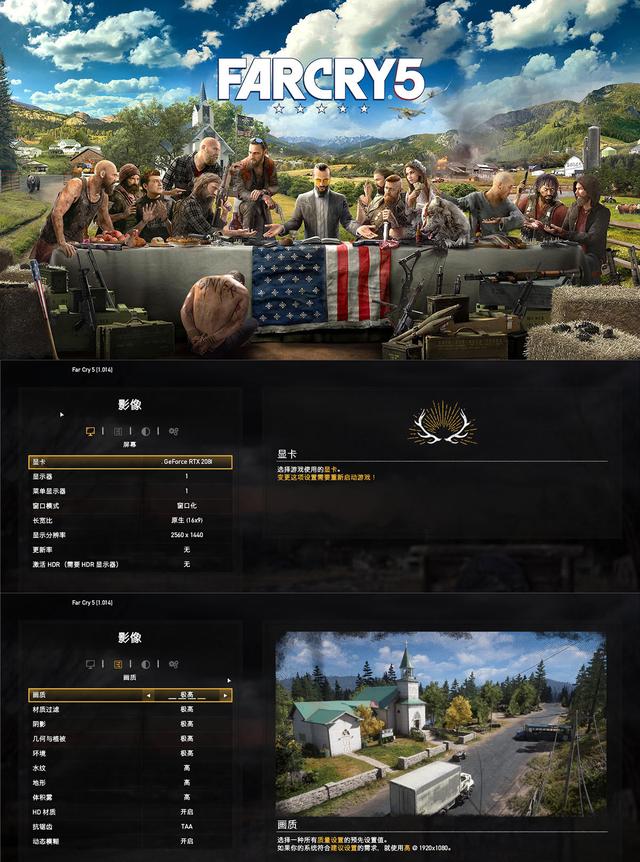Image resolution: width=640 pixels, height=862 pixels.
Task: Select the 水纹 water quality row
Action: pos(131,768)
